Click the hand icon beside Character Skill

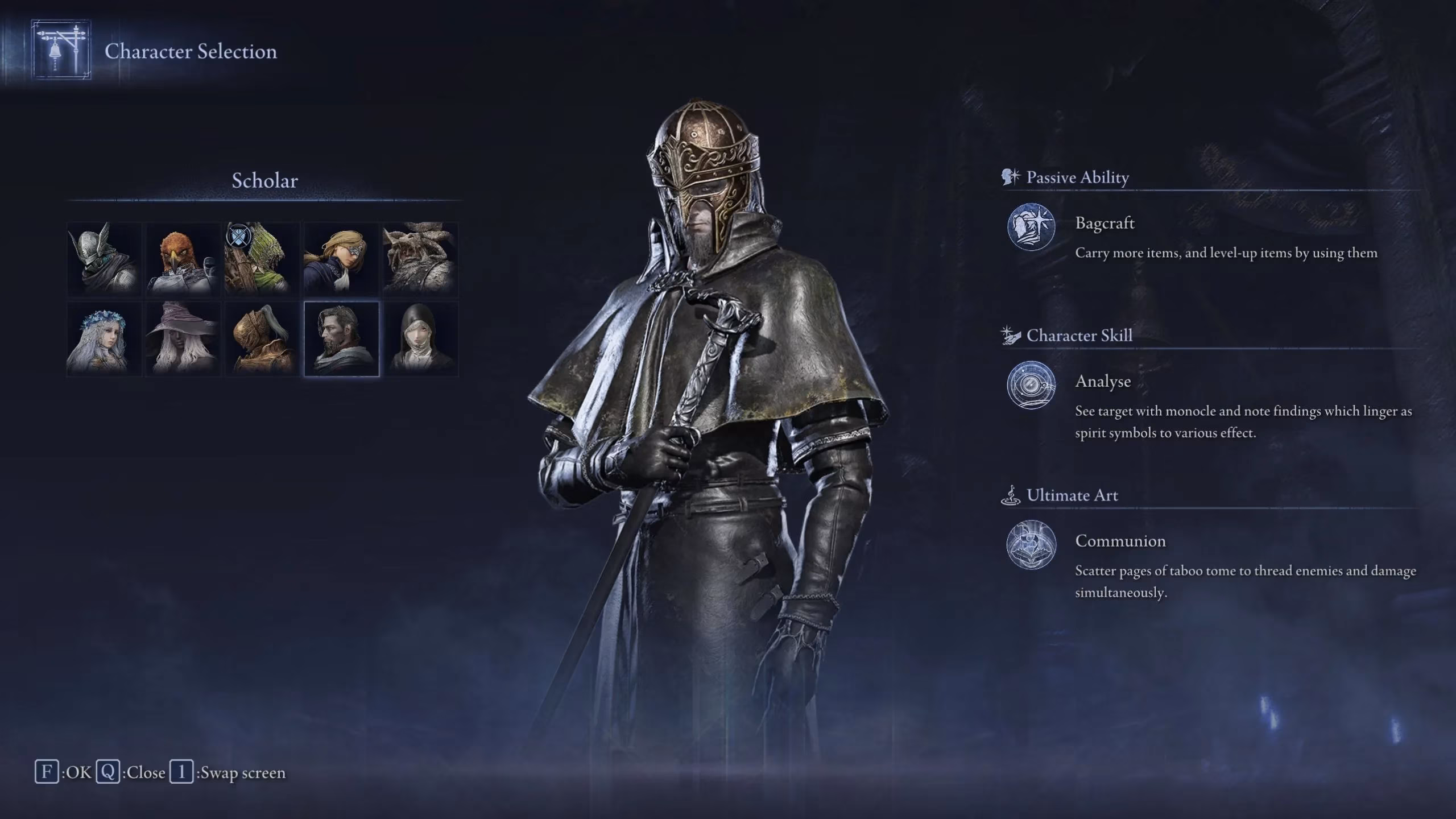pyautogui.click(x=1010, y=336)
